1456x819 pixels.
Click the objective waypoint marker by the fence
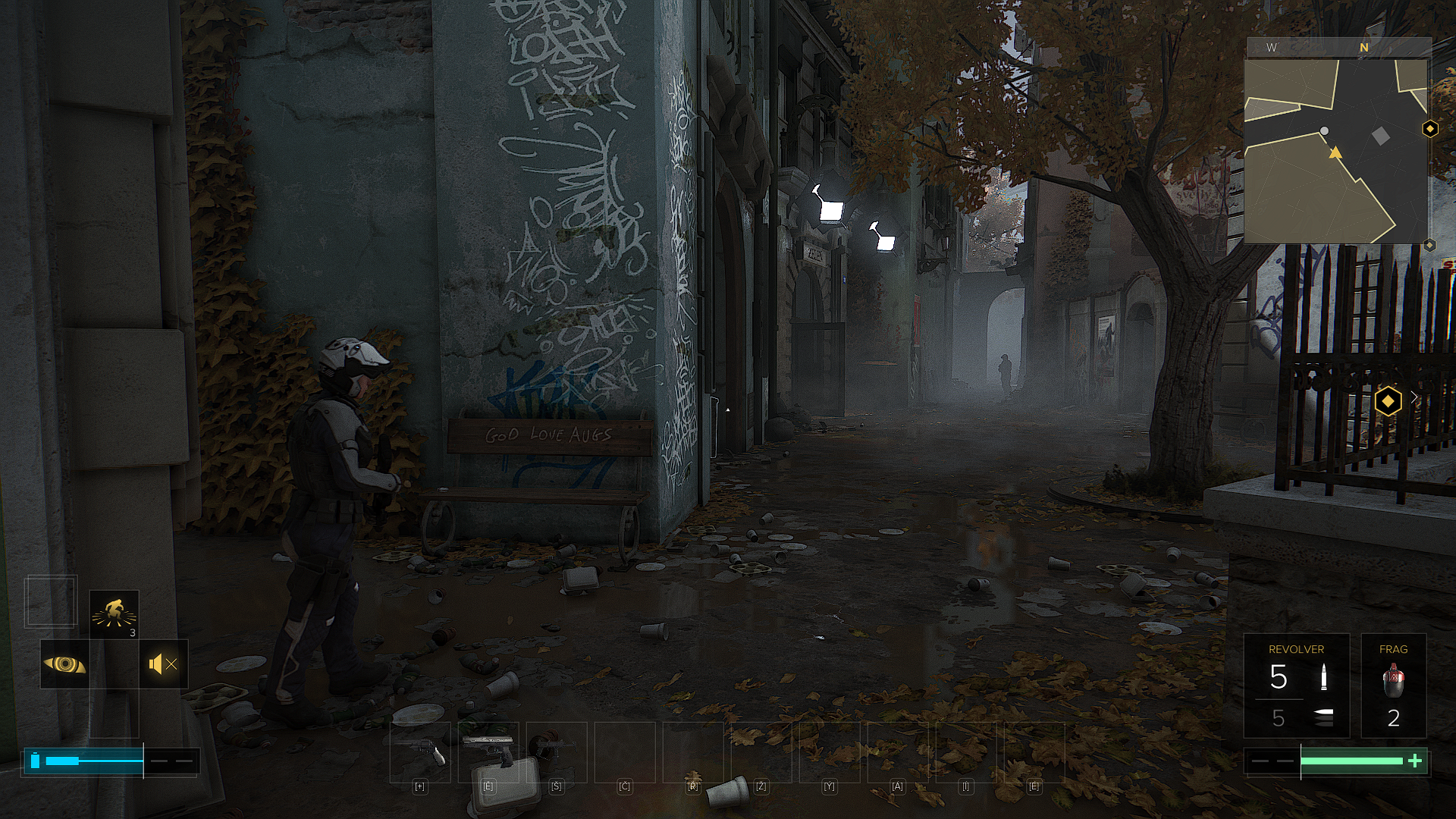click(1388, 400)
